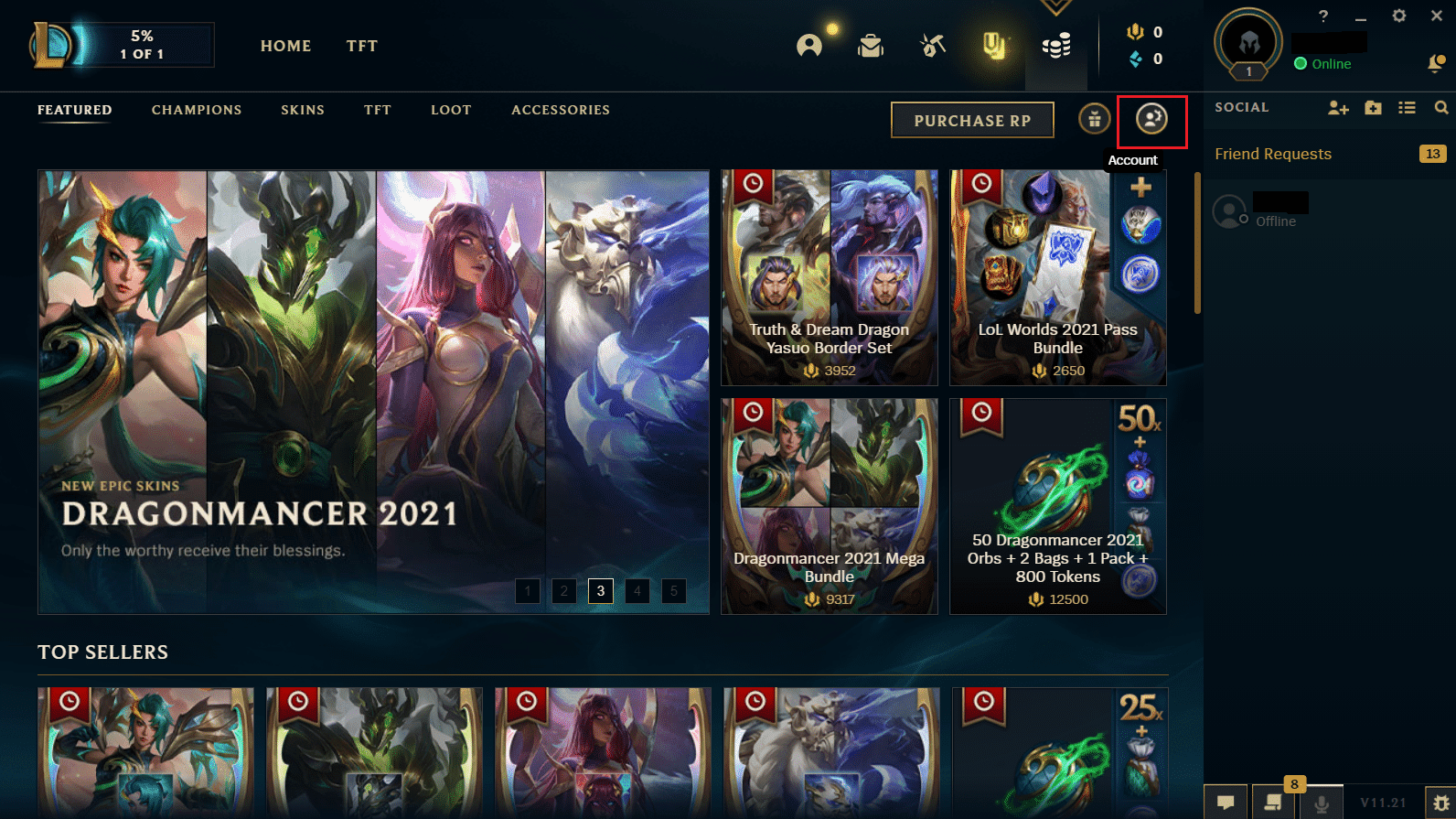Expand the Friend Requests section
This screenshot has width=1456, height=819.
1273,154
